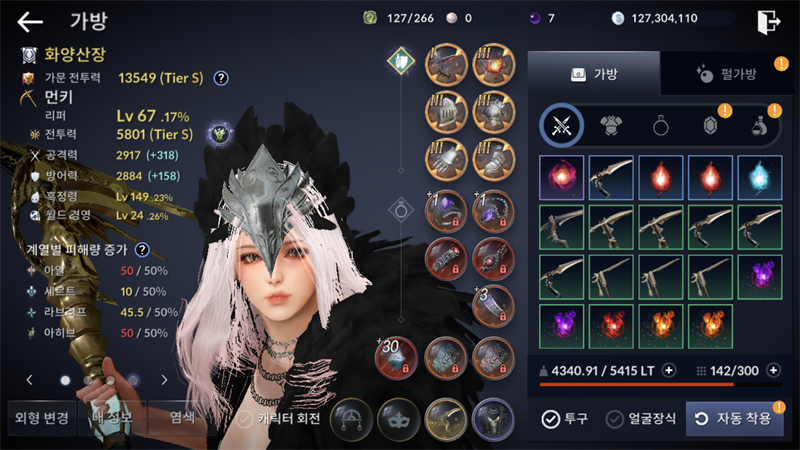This screenshot has height=450, width=800.
Task: Tap the 자동 착용 auto-equip button
Action: click(734, 419)
